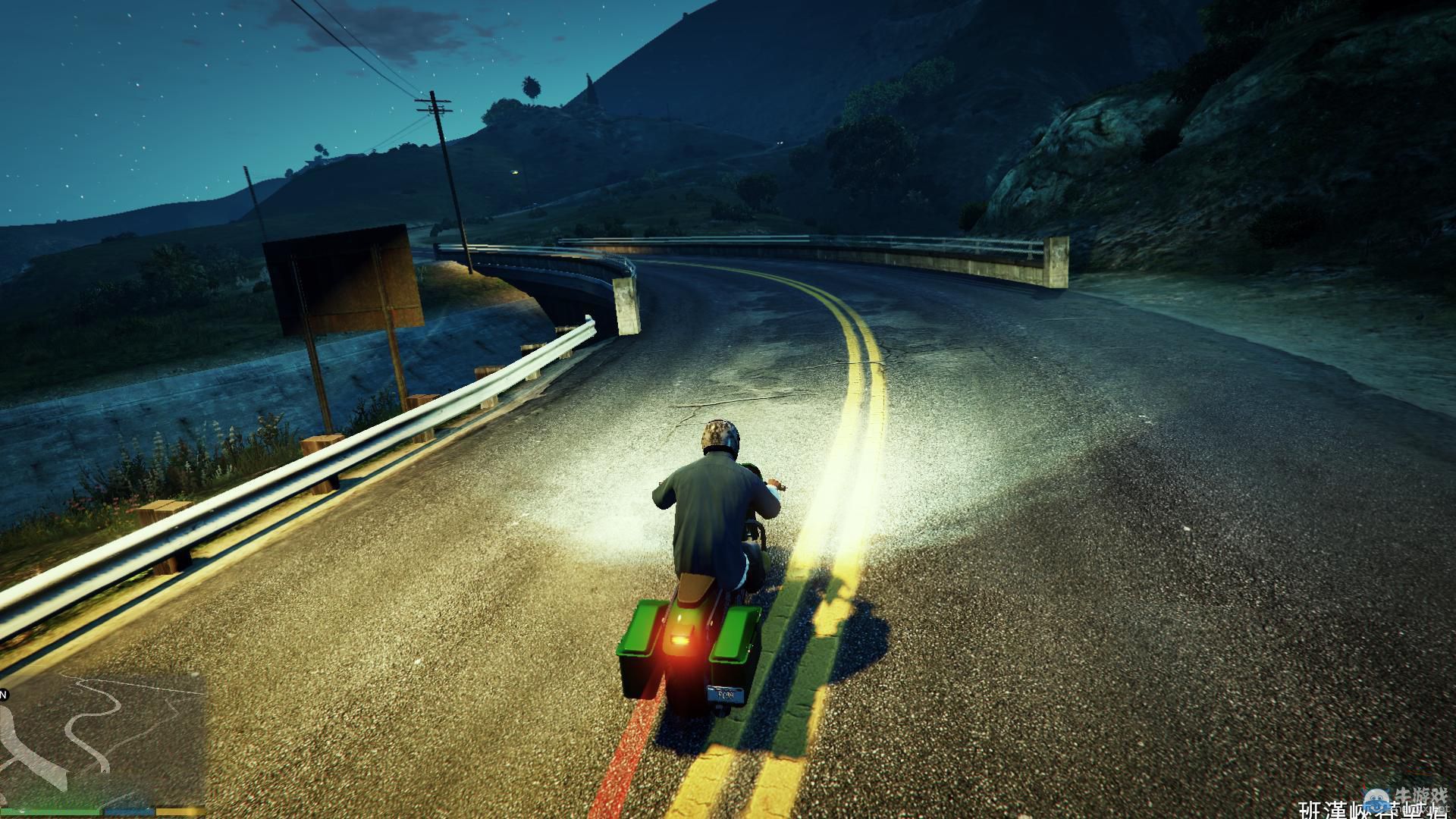The height and width of the screenshot is (819, 1456).
Task: Click the N compass icon on minimap
Action: (5, 694)
